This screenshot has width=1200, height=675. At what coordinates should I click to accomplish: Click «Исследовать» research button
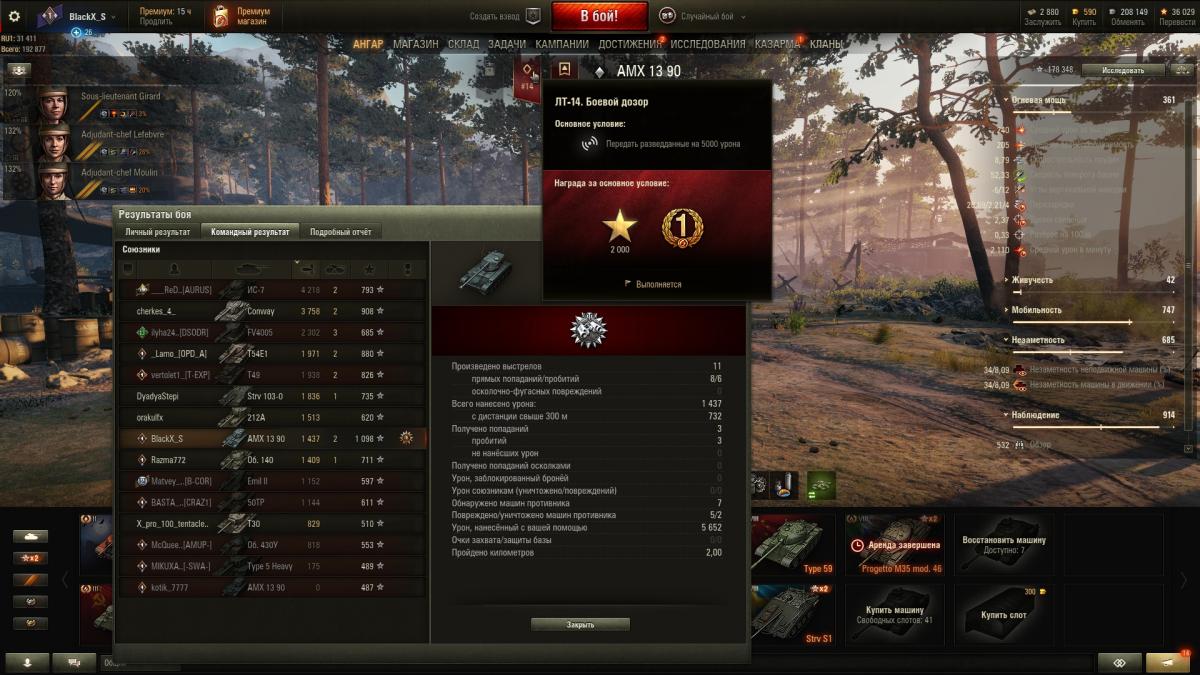(1123, 70)
